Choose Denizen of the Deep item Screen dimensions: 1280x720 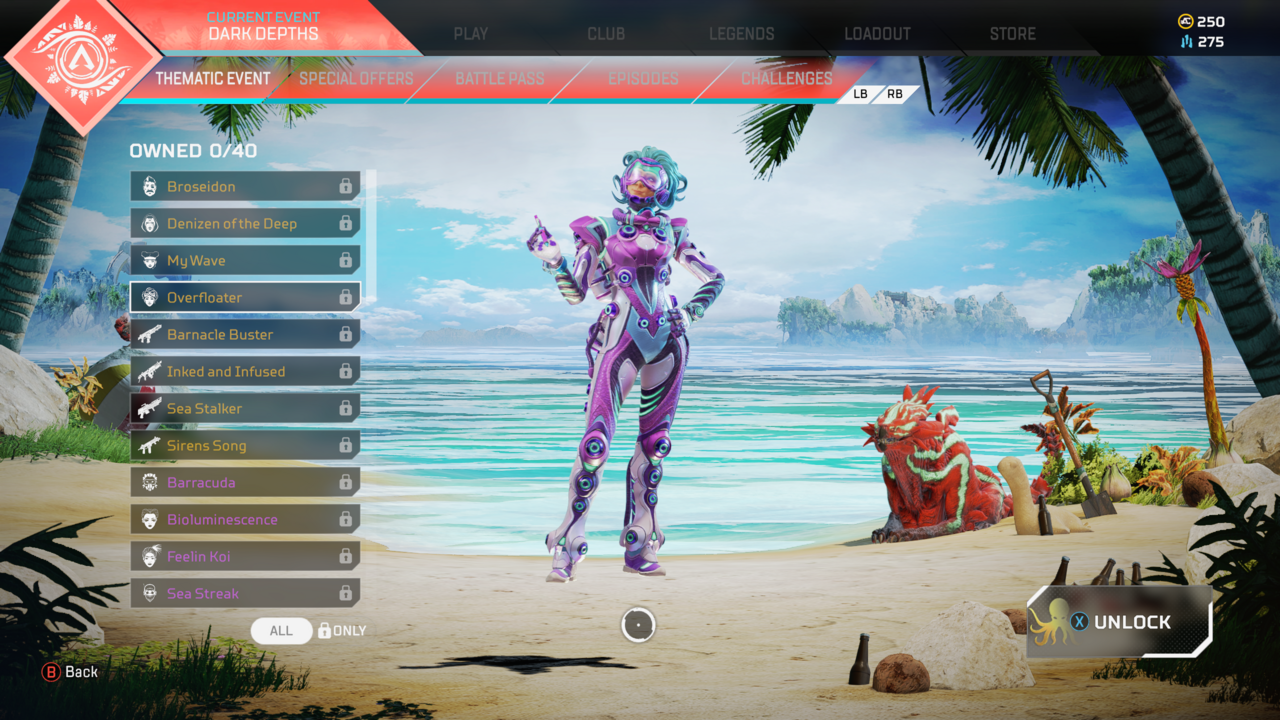(244, 223)
